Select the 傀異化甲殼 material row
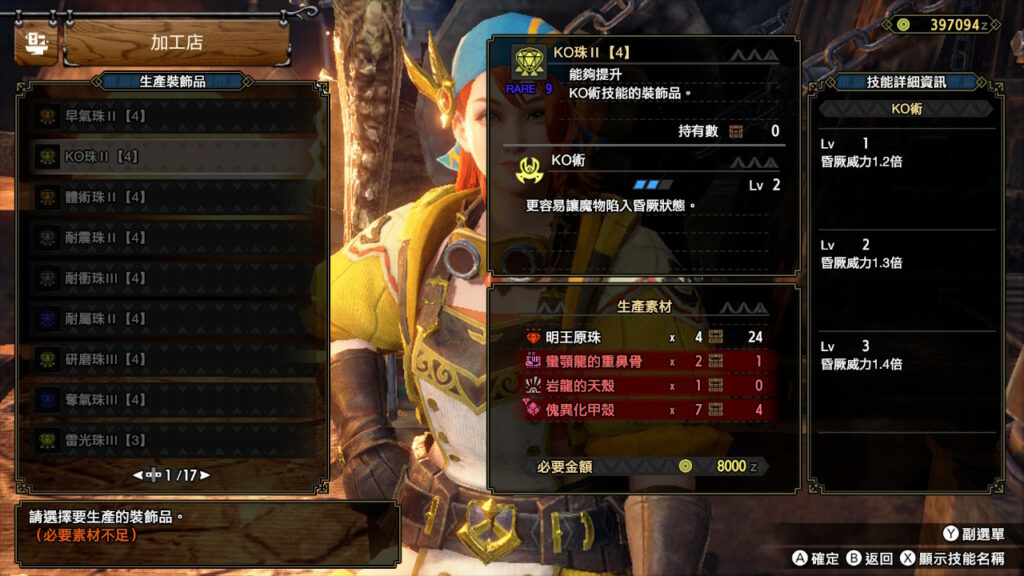1024x576 pixels. tap(645, 408)
